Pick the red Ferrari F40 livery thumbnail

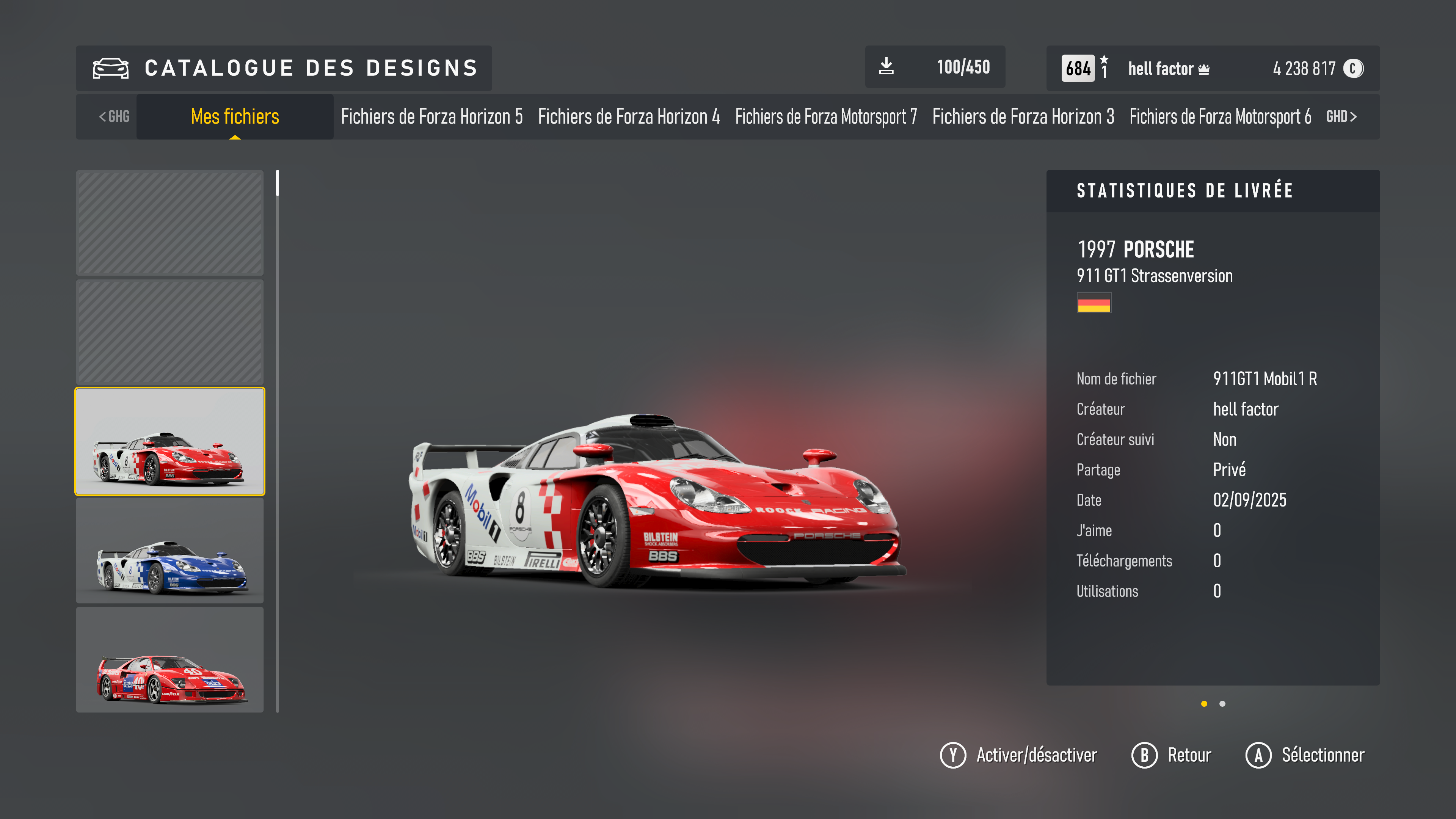click(x=169, y=660)
